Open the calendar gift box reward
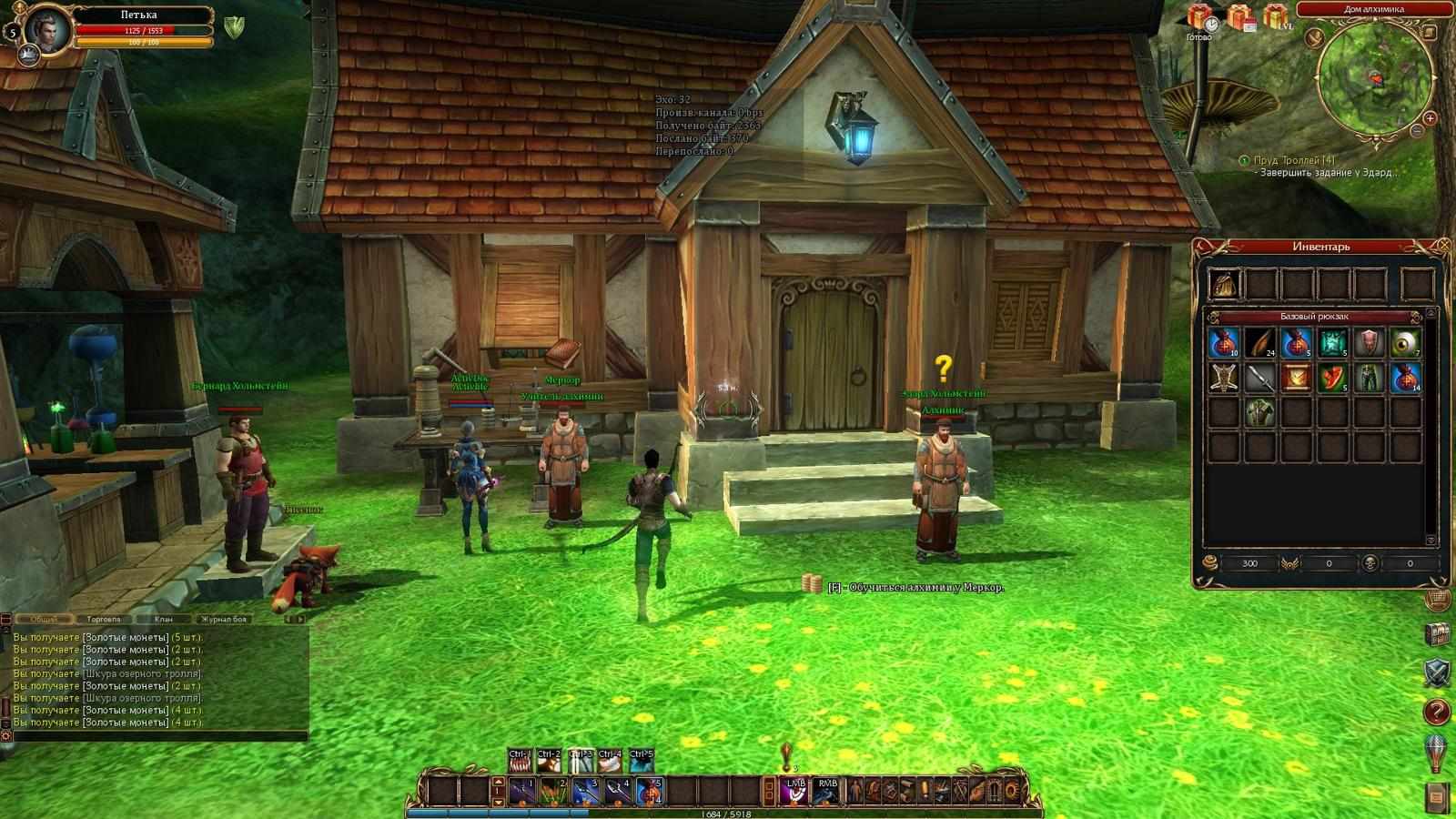The height and width of the screenshot is (819, 1456). (1239, 18)
